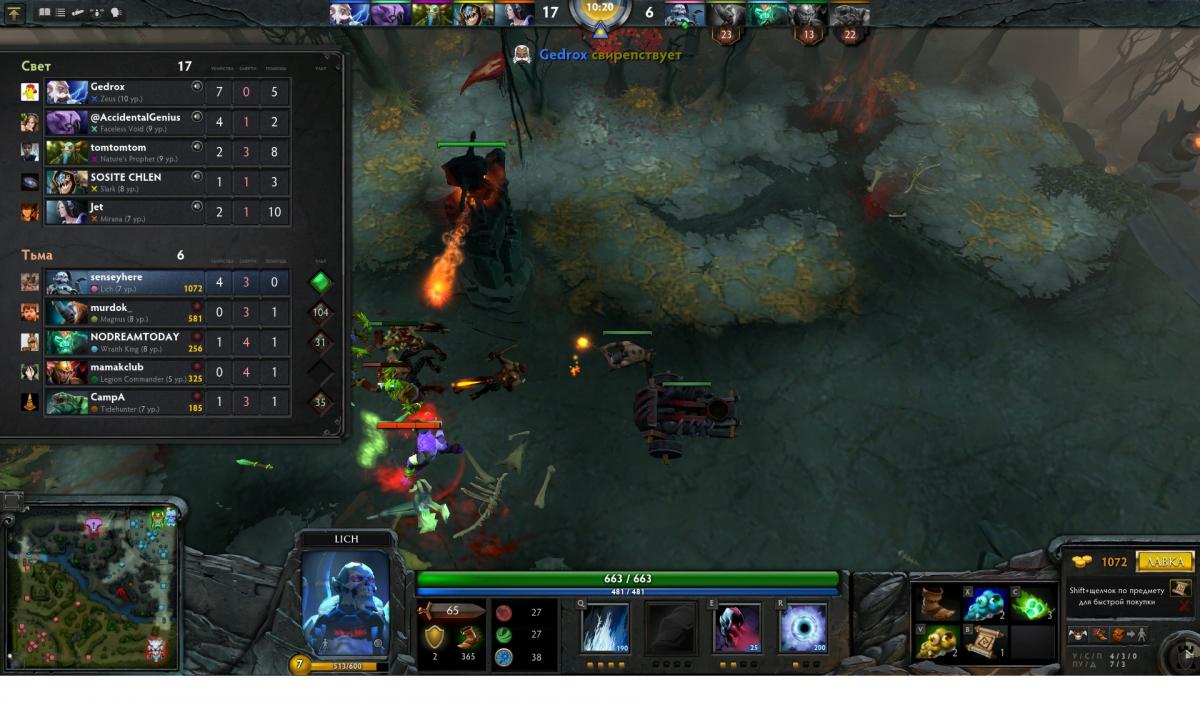
Task: Cast the Sacrifice ability
Action: pyautogui.click(x=737, y=628)
